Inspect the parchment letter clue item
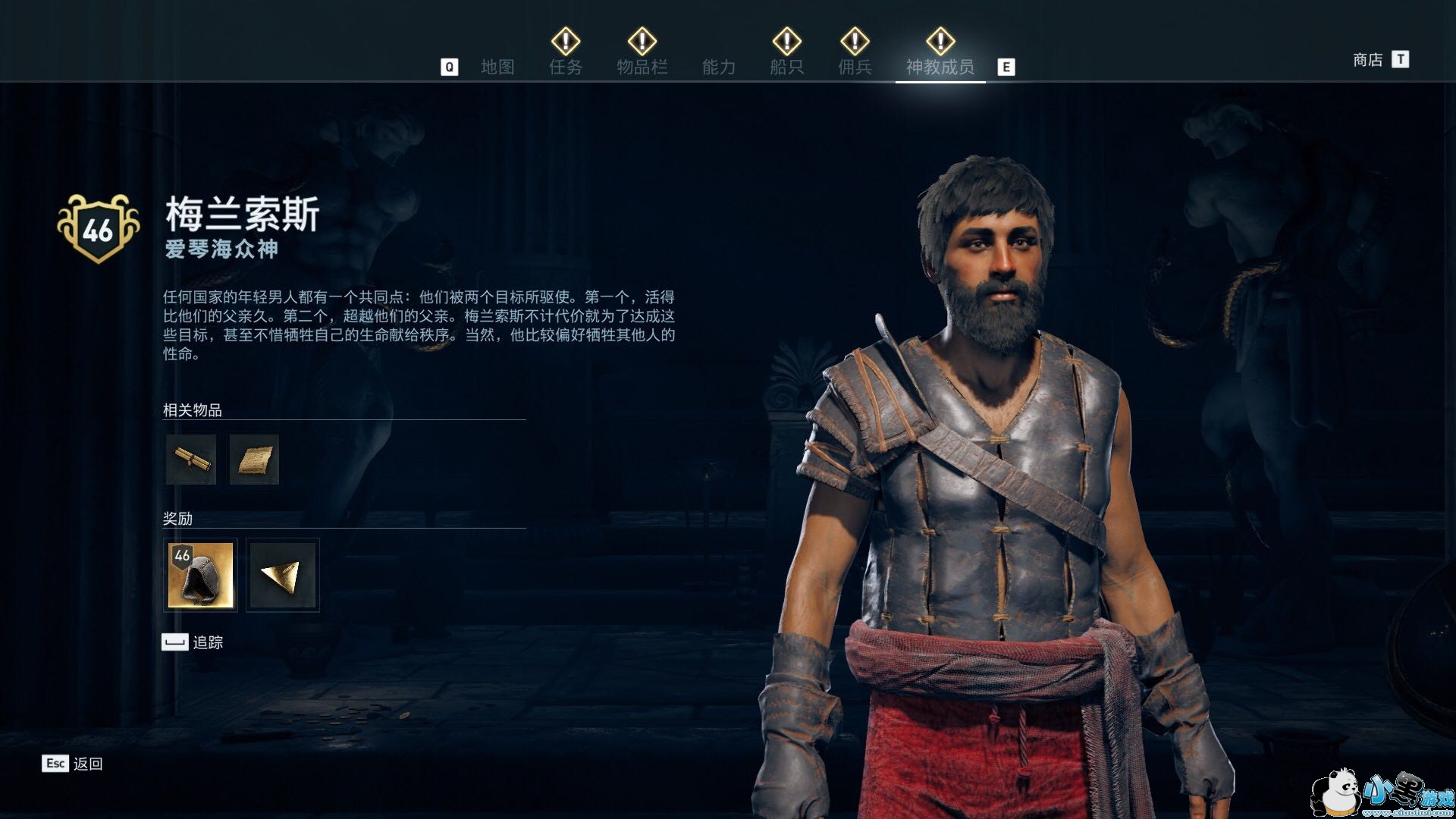 tap(254, 460)
